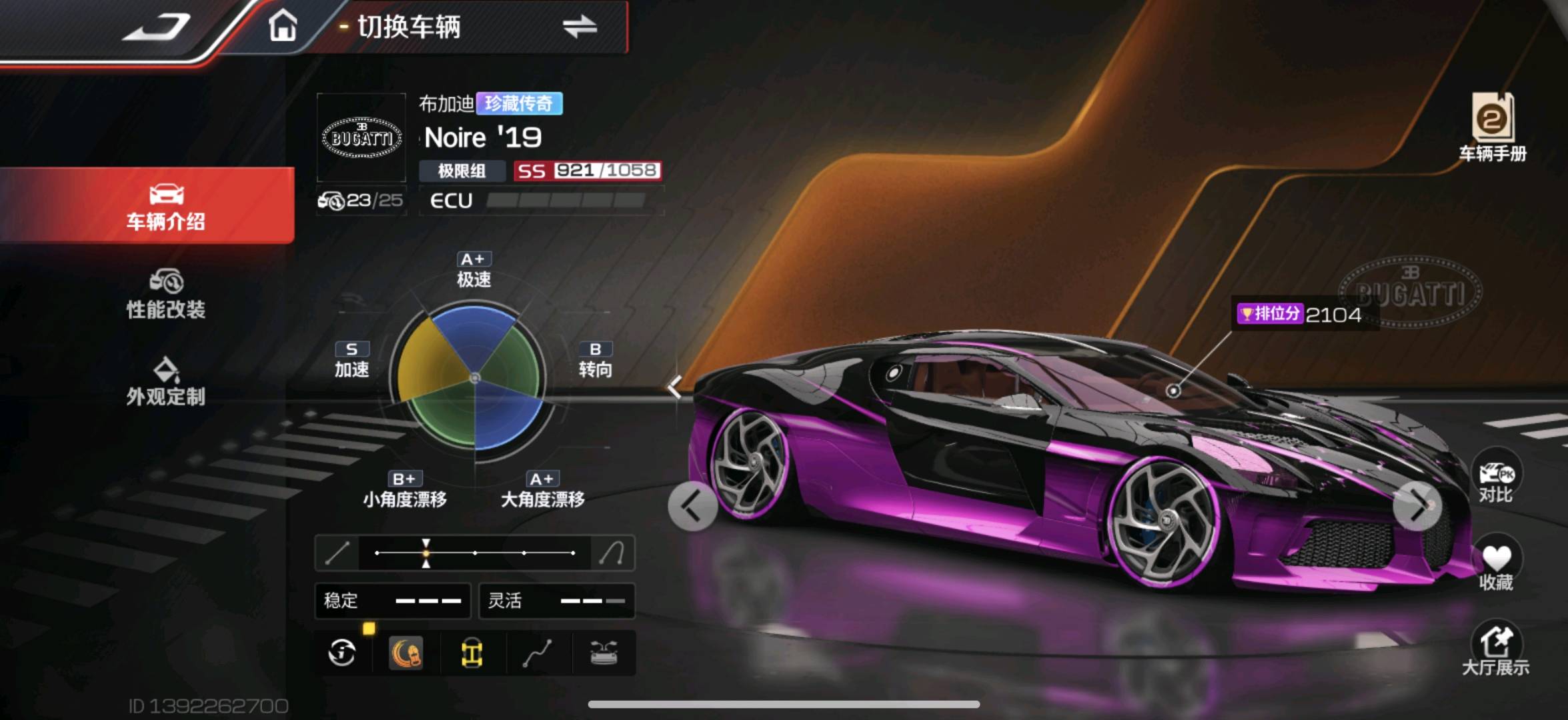Open the 切换车辆 vehicle switcher
This screenshot has width=1568, height=720.
point(467,27)
